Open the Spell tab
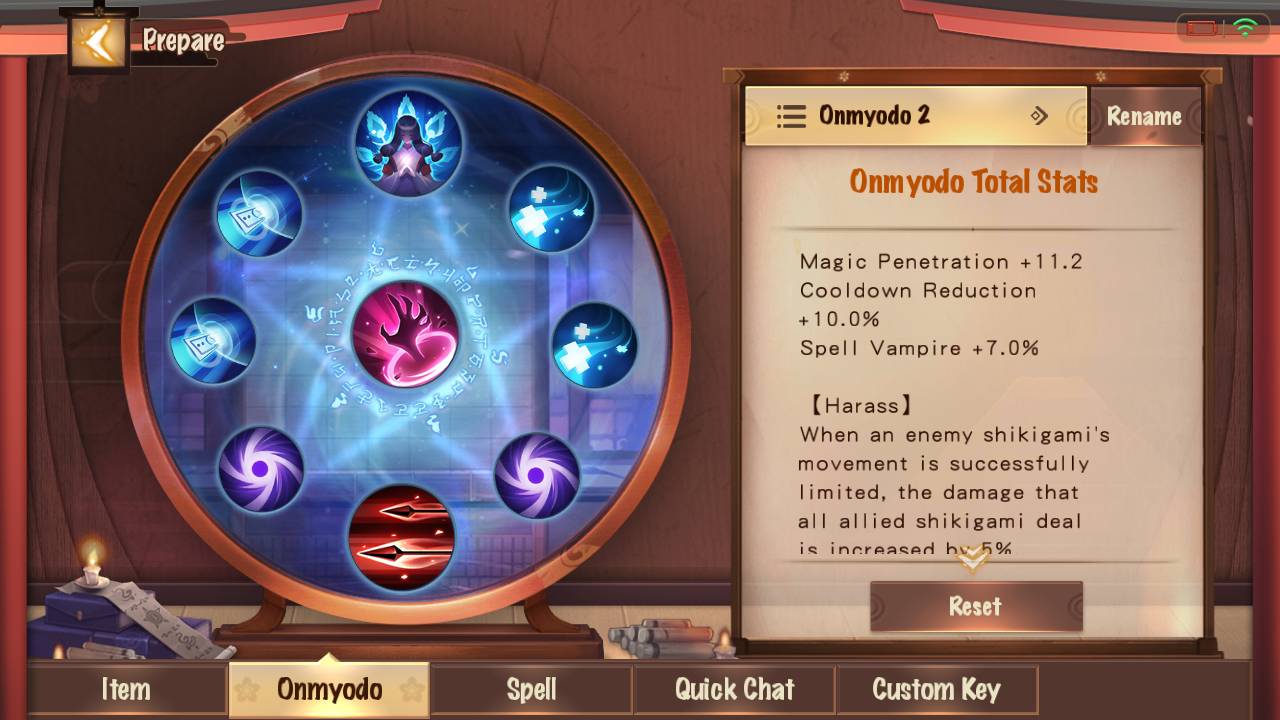This screenshot has width=1280, height=720. click(531, 689)
